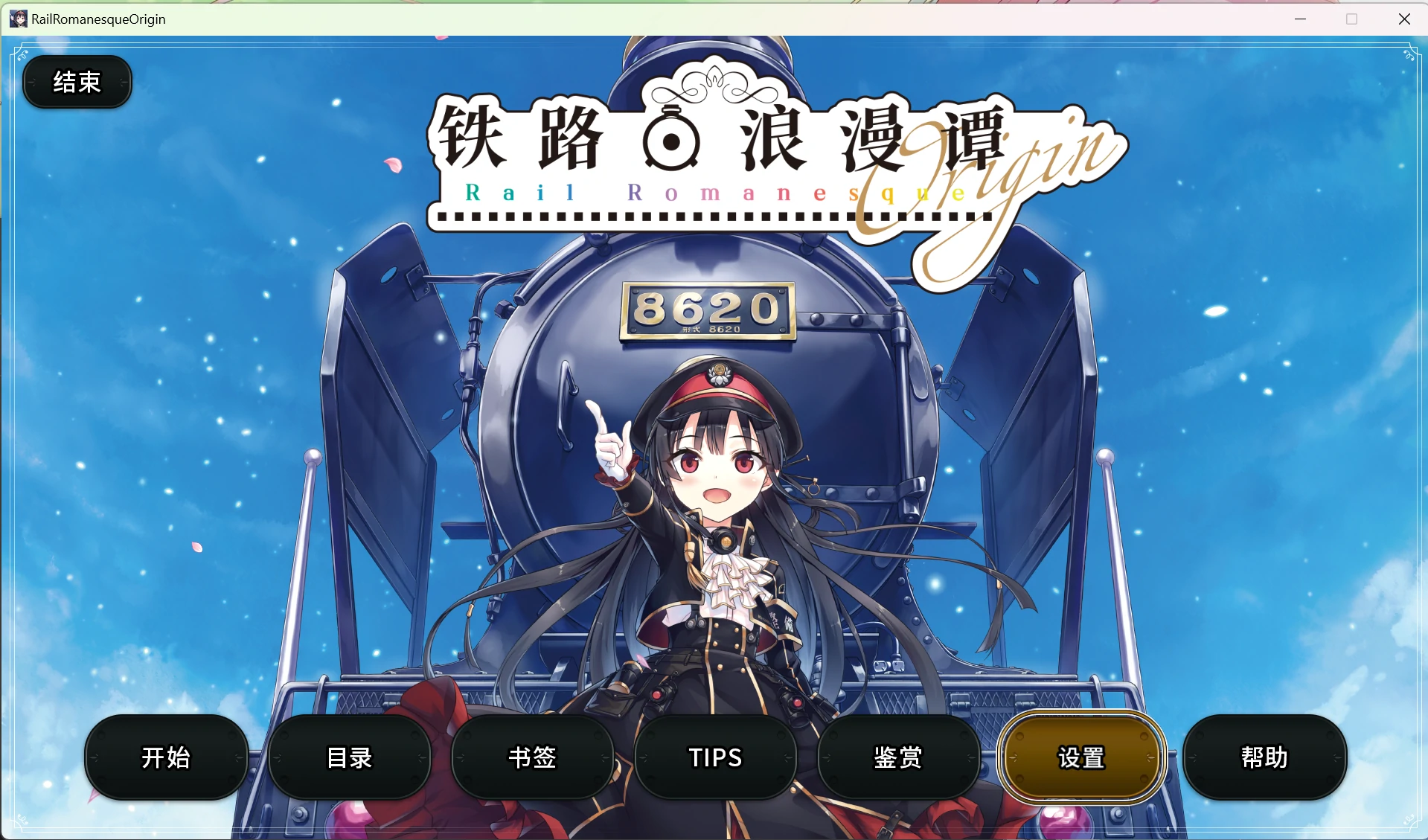Open the TIPS section
This screenshot has height=840, width=1428.
714,757
